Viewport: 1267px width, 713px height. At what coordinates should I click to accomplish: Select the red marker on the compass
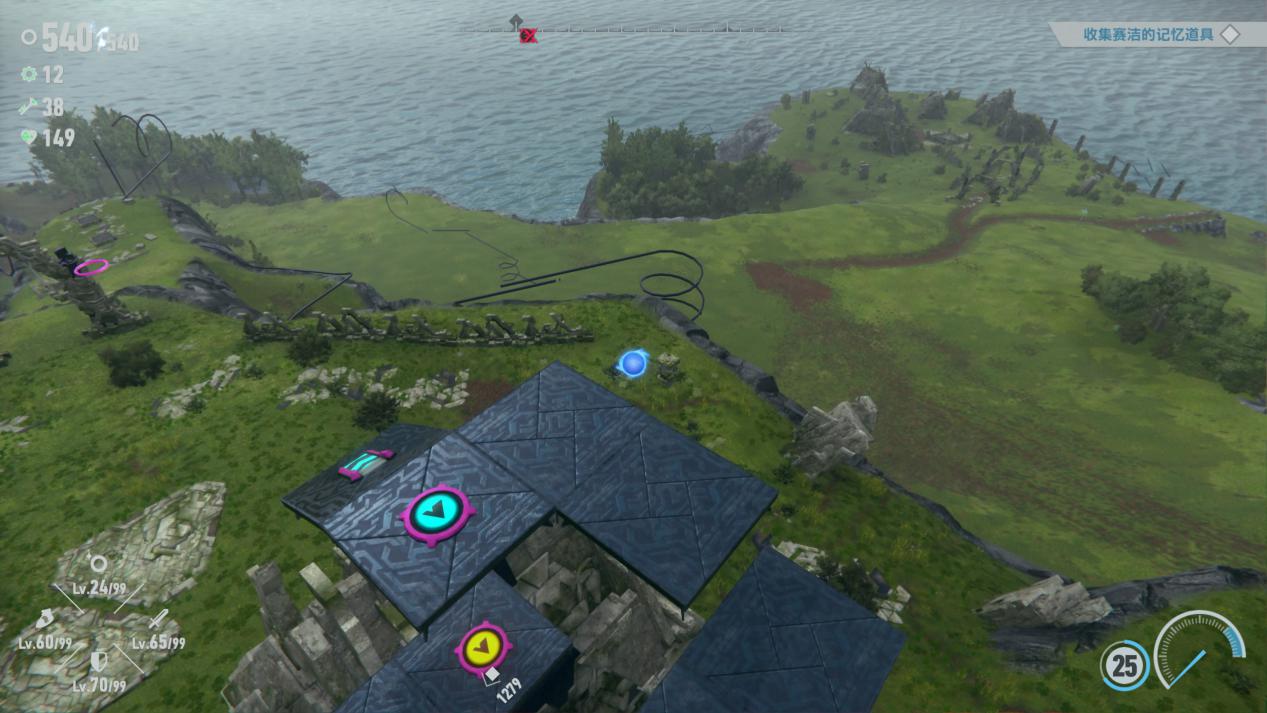pos(528,36)
